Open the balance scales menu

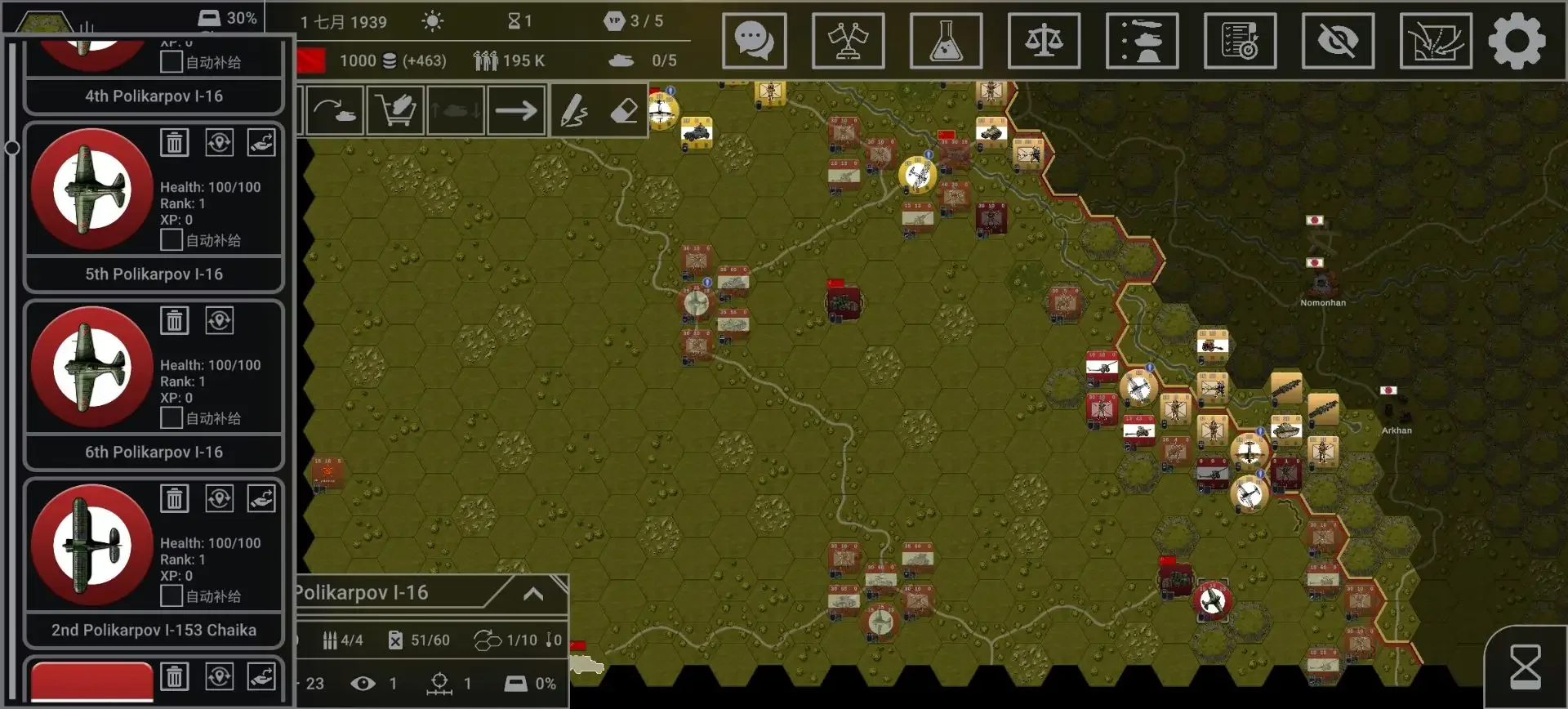tap(1044, 41)
